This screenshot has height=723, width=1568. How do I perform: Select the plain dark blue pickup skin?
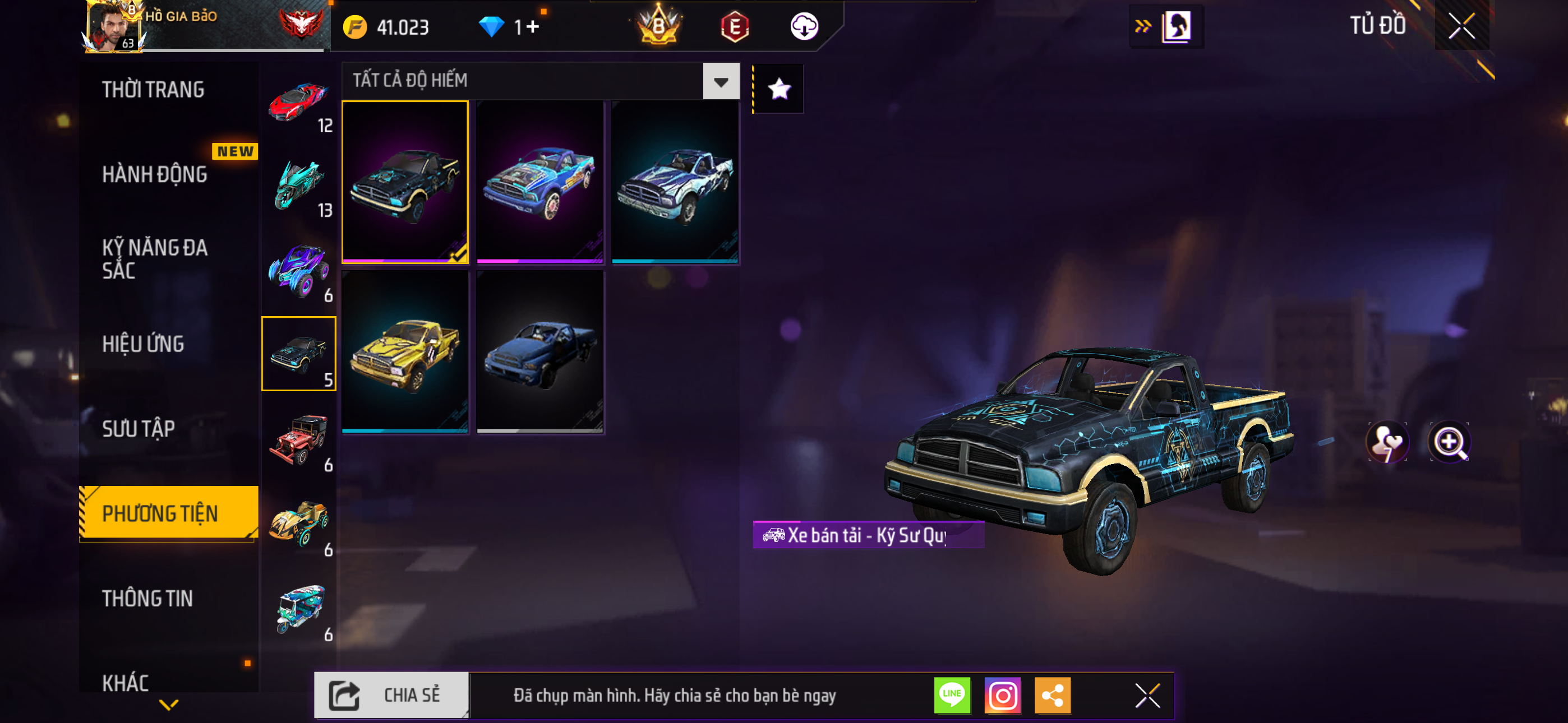tap(540, 352)
